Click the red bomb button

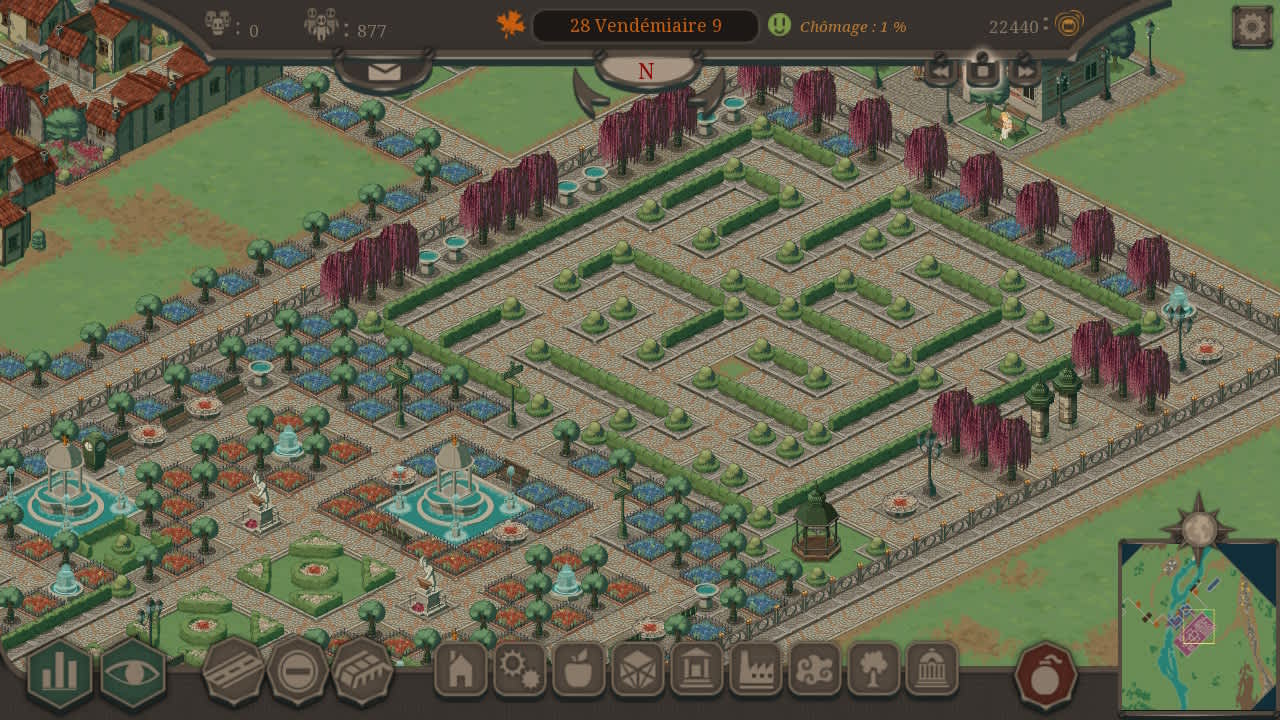[1046, 676]
